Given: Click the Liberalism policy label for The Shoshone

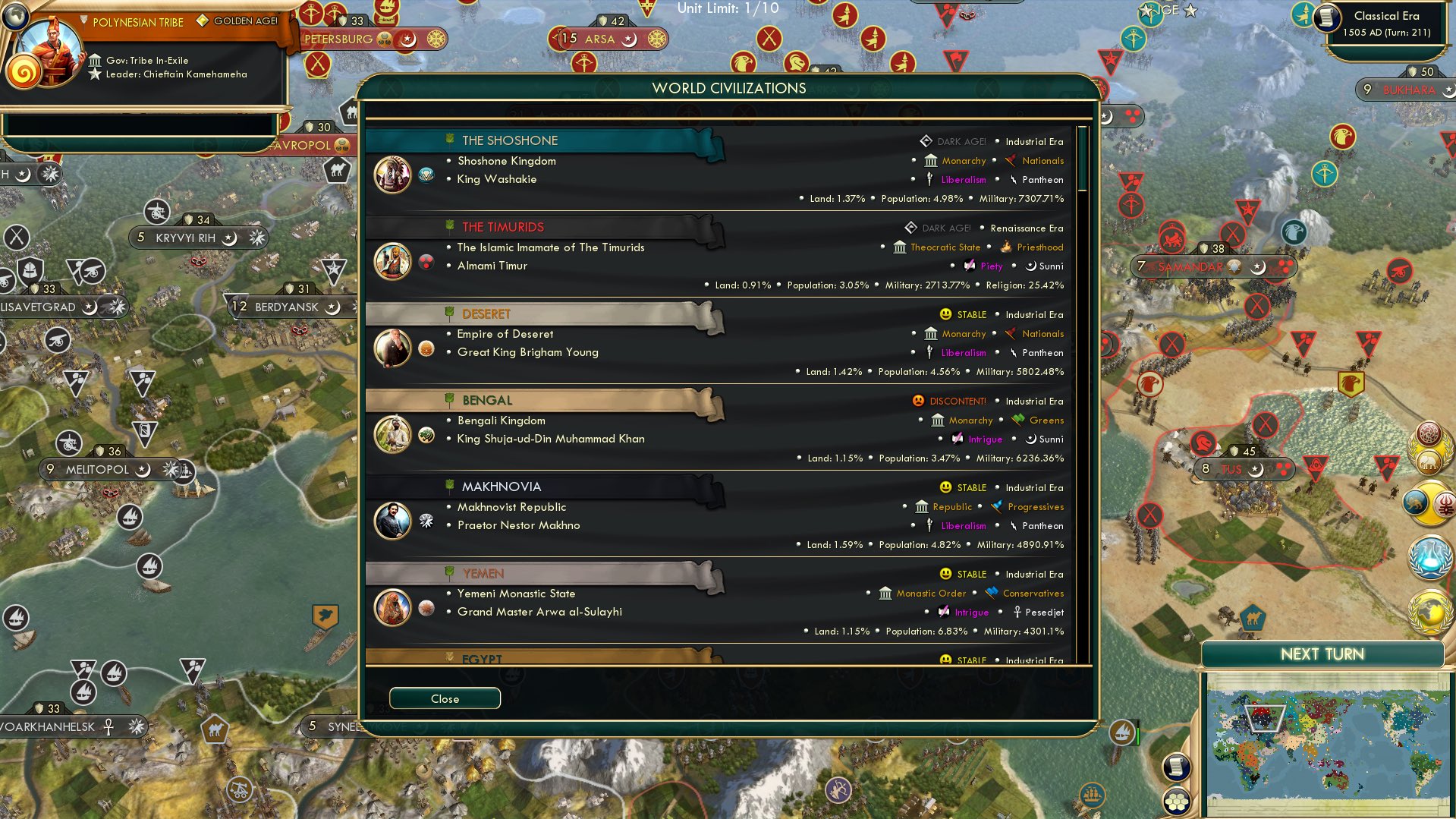Looking at the screenshot, I should click(962, 180).
